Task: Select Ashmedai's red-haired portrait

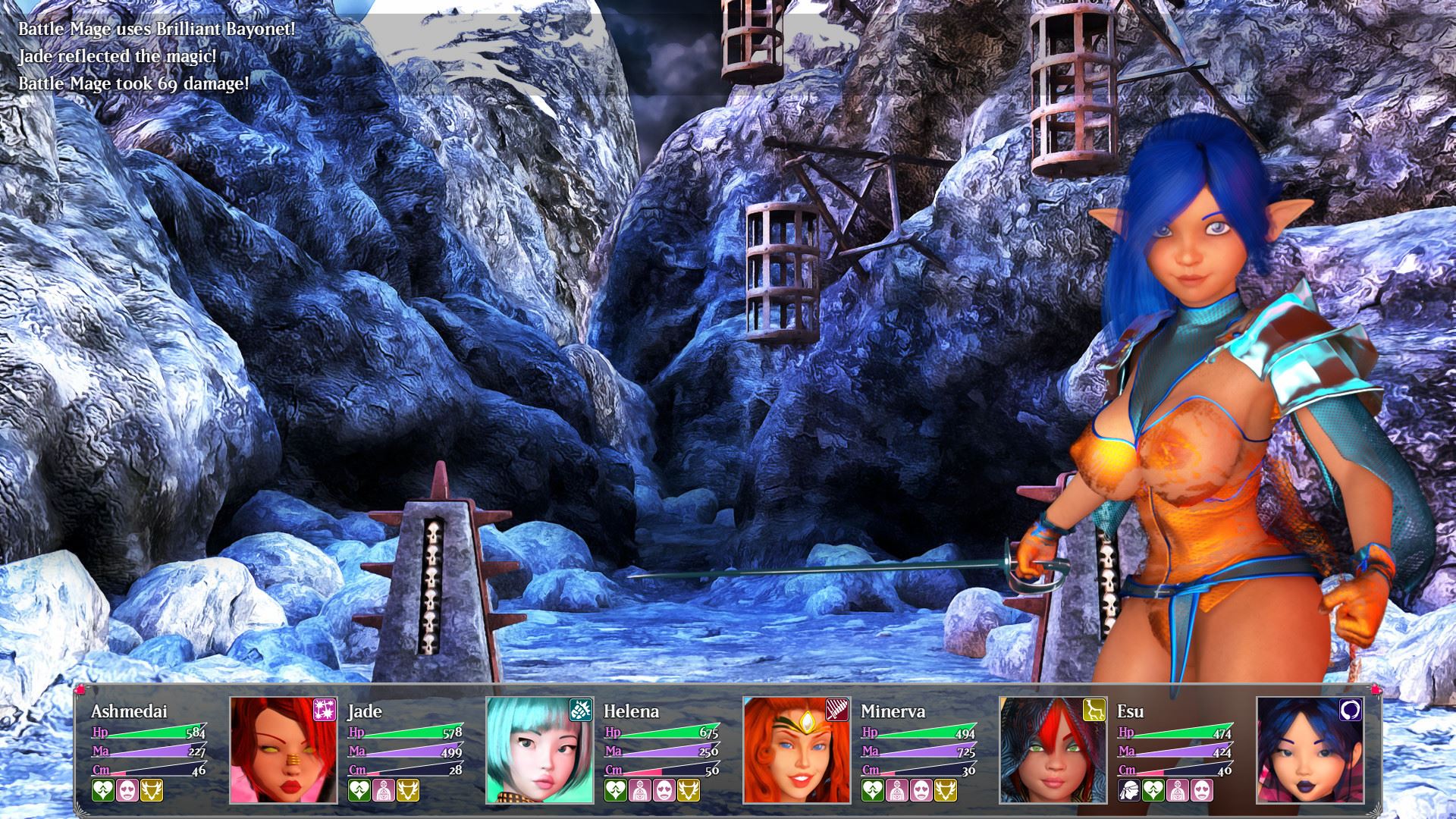Action: pos(284,751)
